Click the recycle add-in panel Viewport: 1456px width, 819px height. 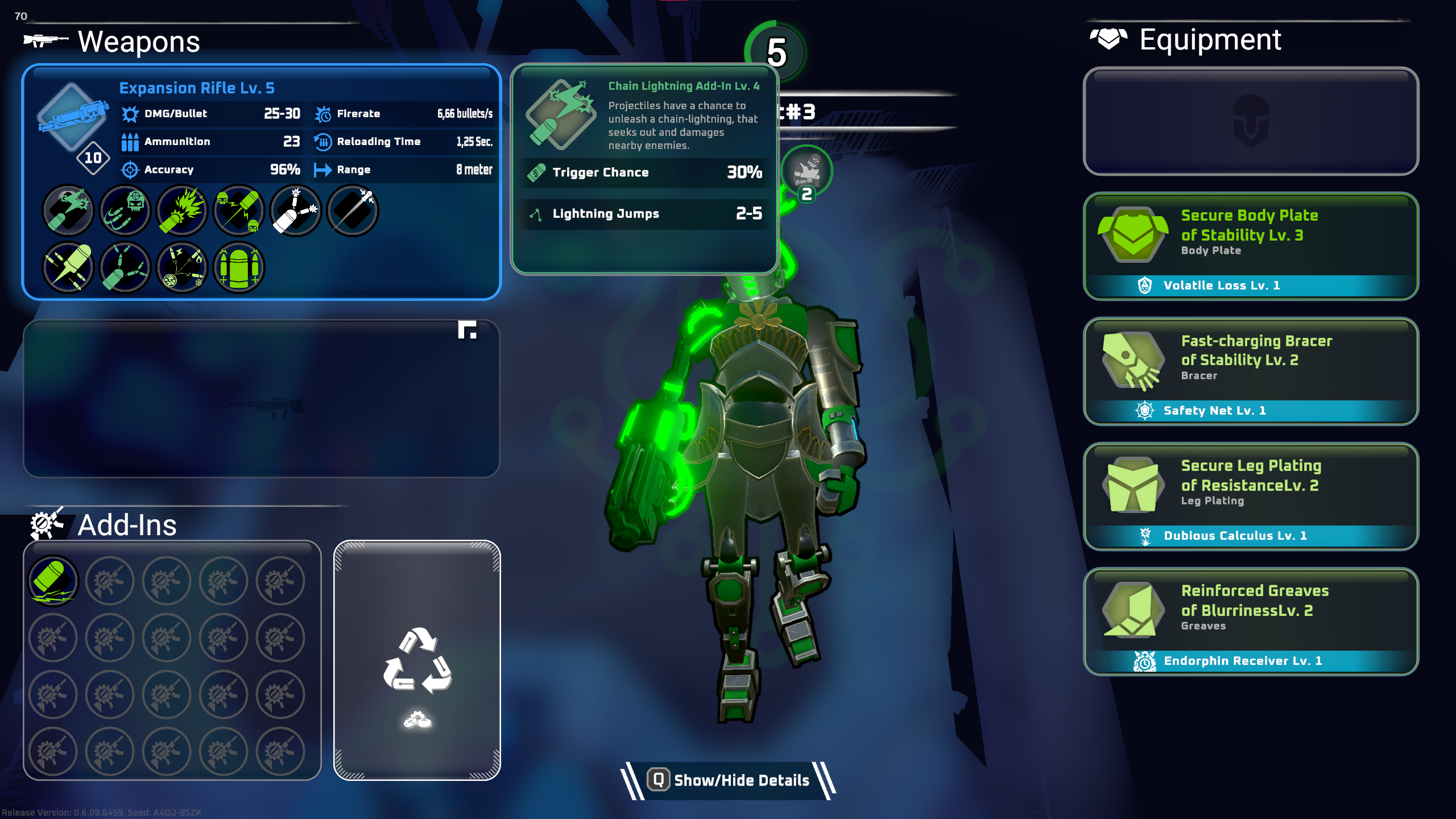coord(417,660)
